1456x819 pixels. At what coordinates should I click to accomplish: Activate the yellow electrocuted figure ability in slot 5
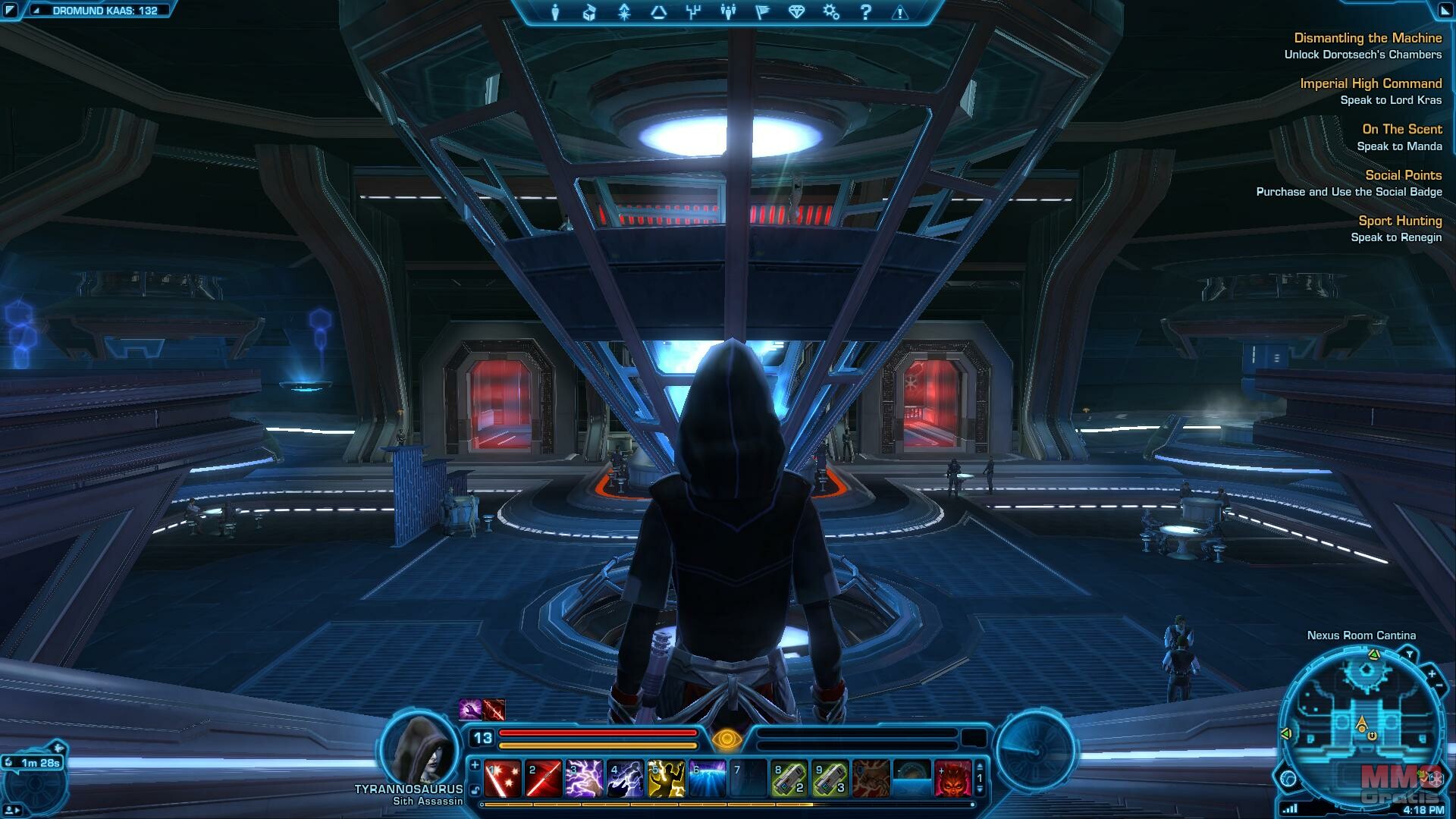667,779
